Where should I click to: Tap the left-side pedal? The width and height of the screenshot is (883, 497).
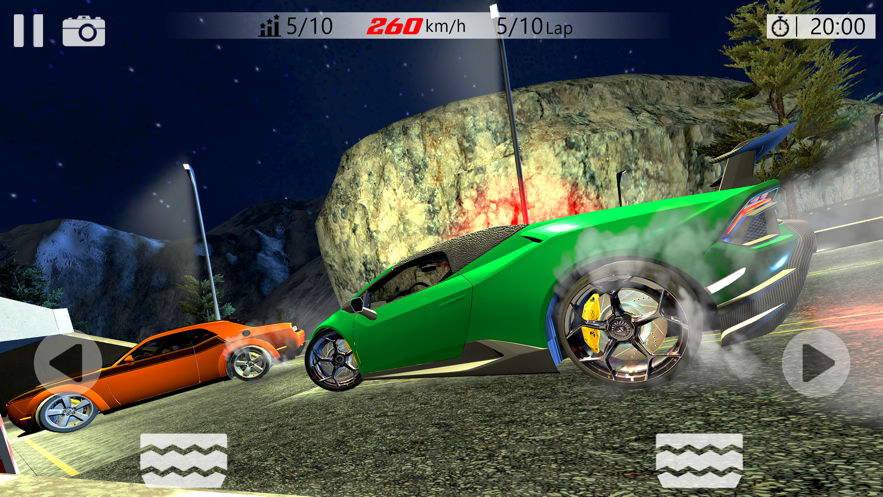184,461
